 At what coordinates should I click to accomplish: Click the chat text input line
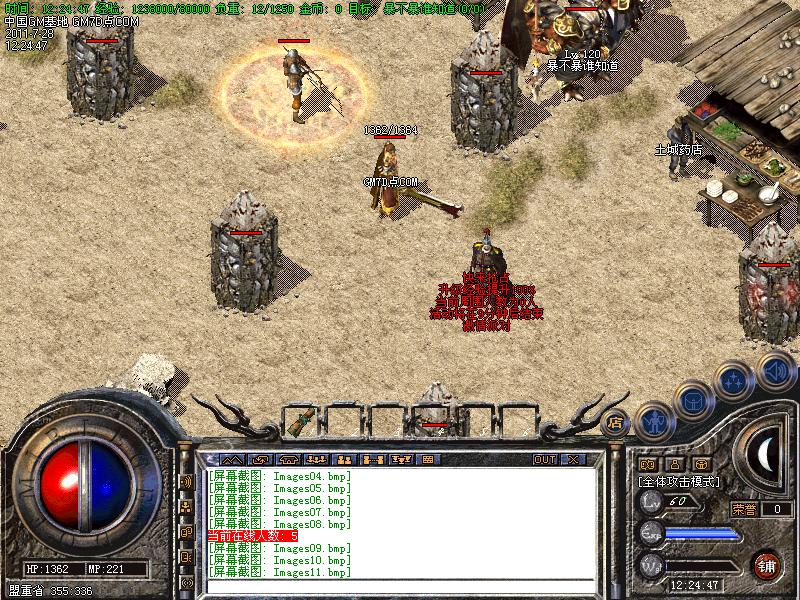point(400,584)
